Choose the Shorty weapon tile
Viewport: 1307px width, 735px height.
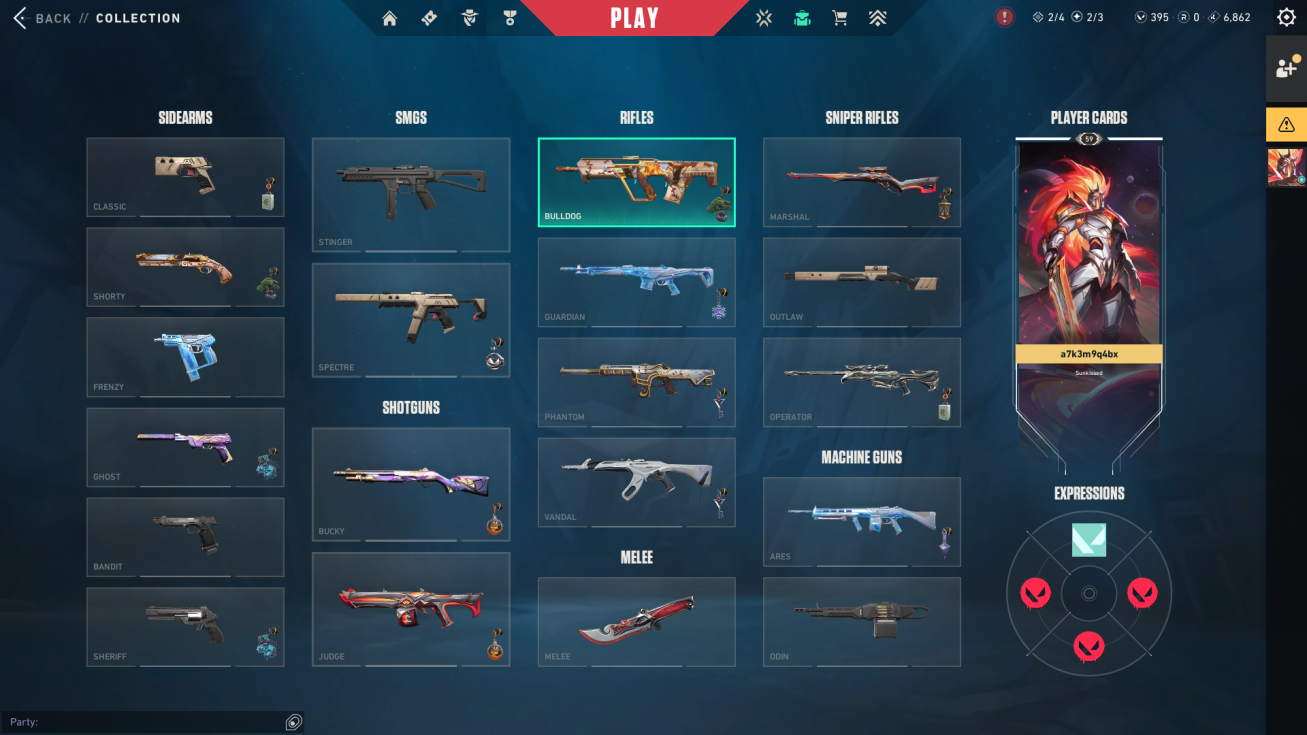pos(185,267)
